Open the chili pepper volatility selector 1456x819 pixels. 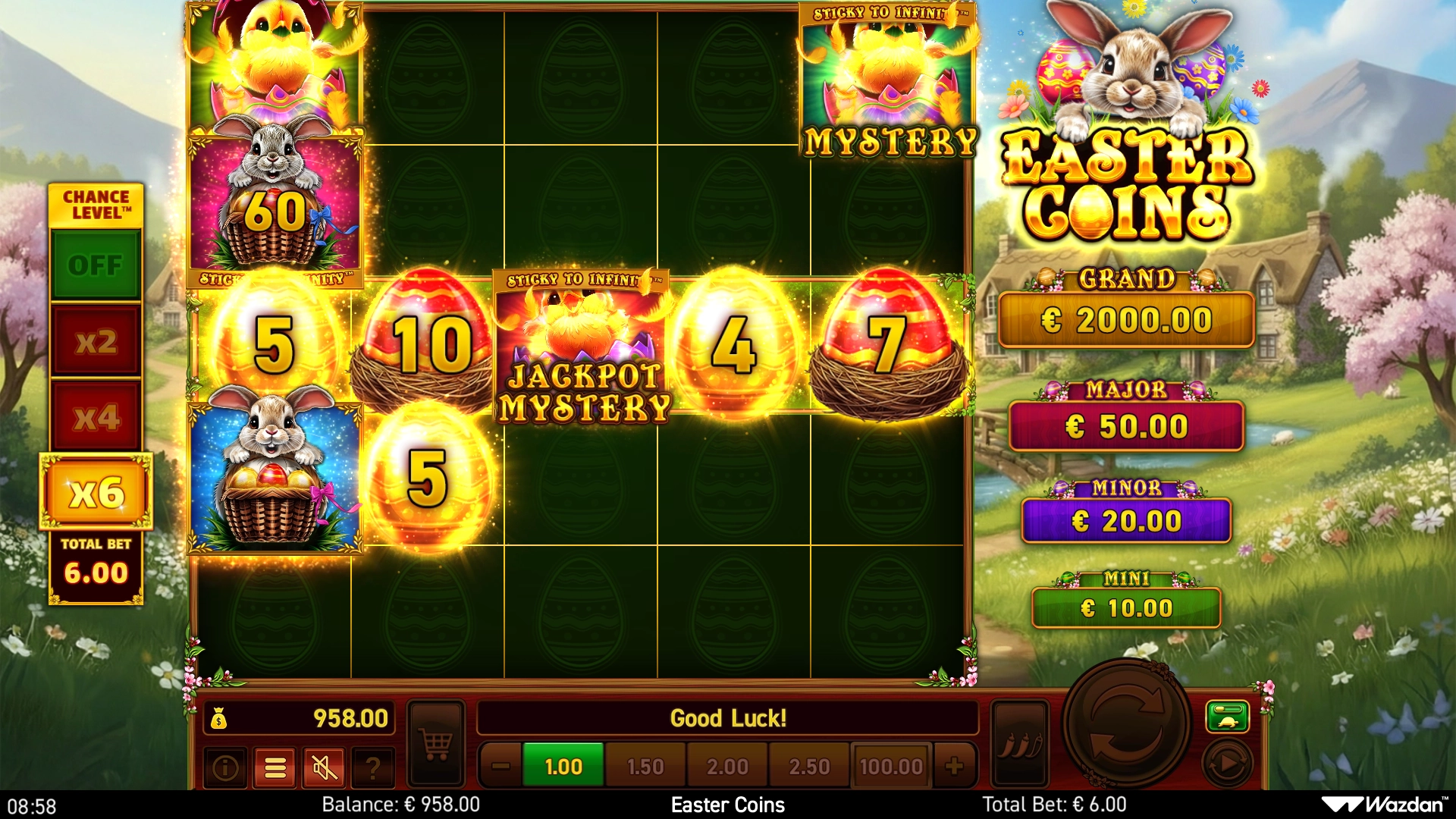pos(1020,744)
